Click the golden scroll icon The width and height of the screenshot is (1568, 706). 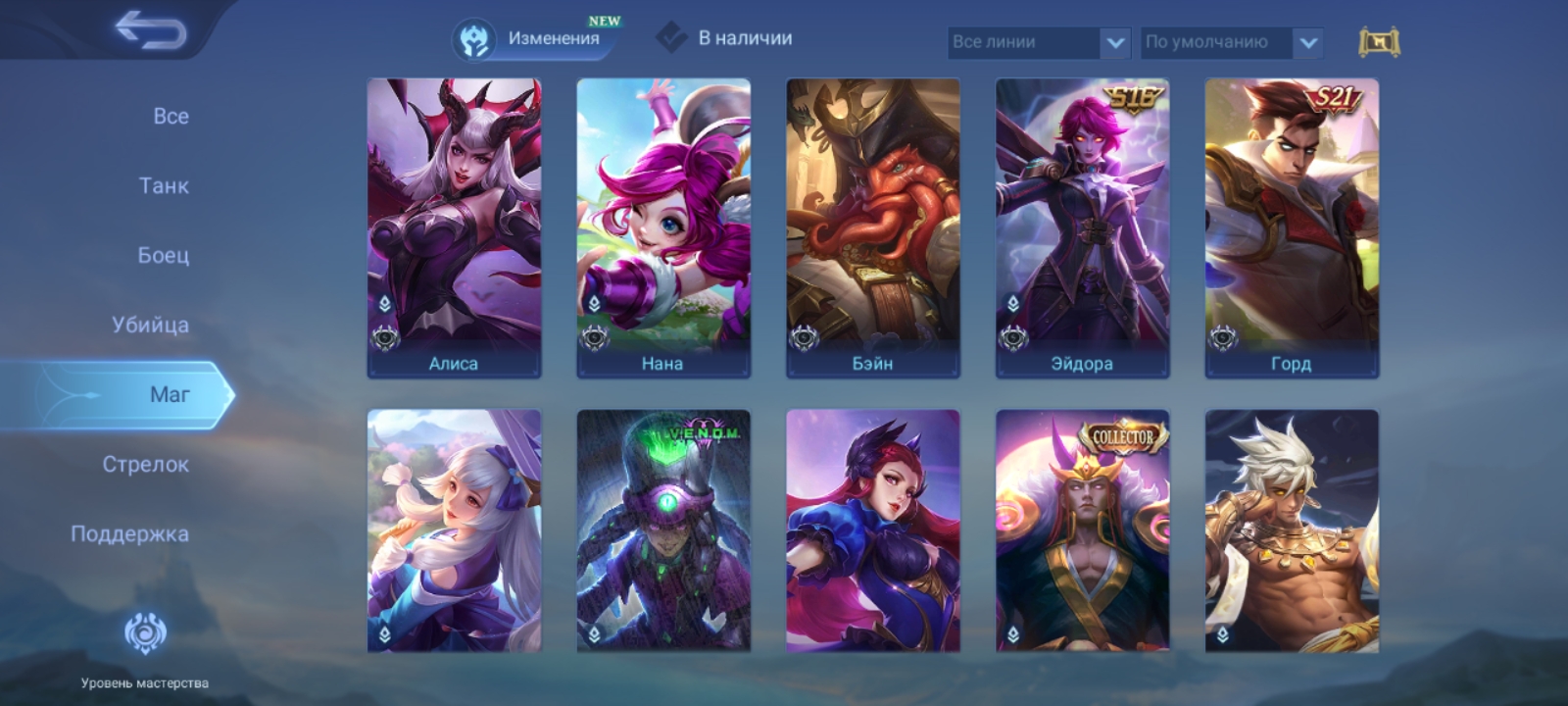[x=1379, y=42]
